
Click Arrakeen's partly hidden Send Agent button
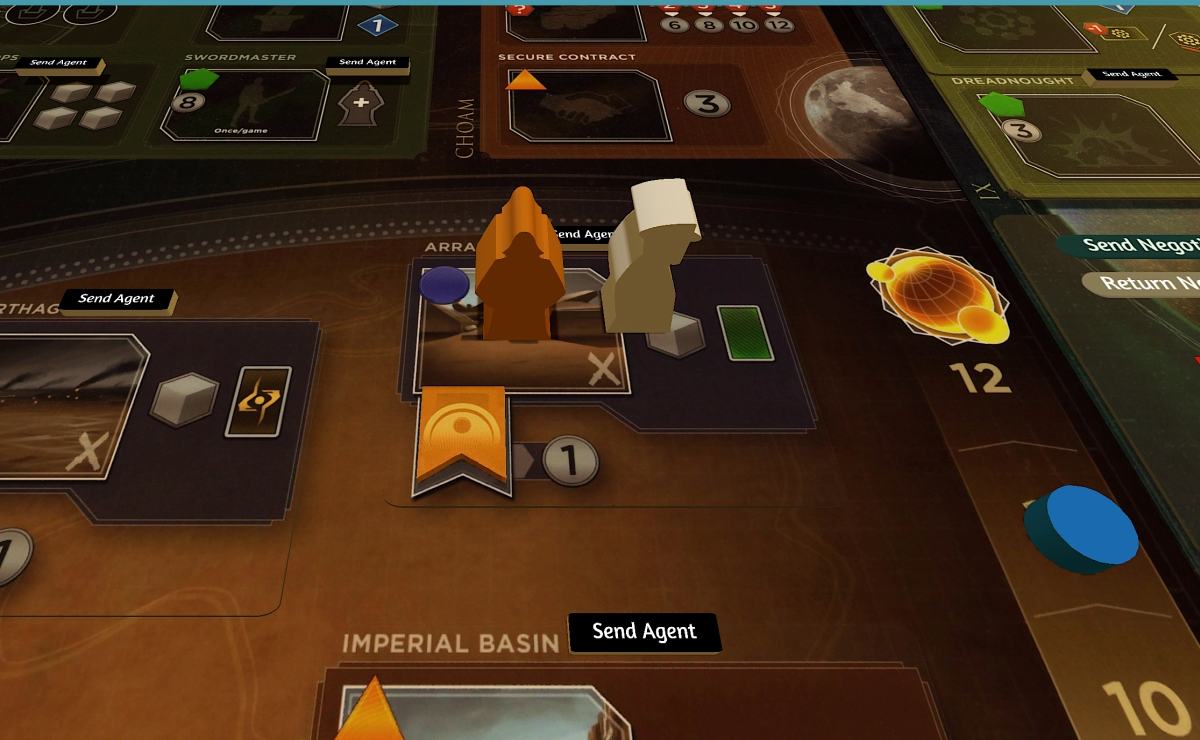tap(583, 235)
